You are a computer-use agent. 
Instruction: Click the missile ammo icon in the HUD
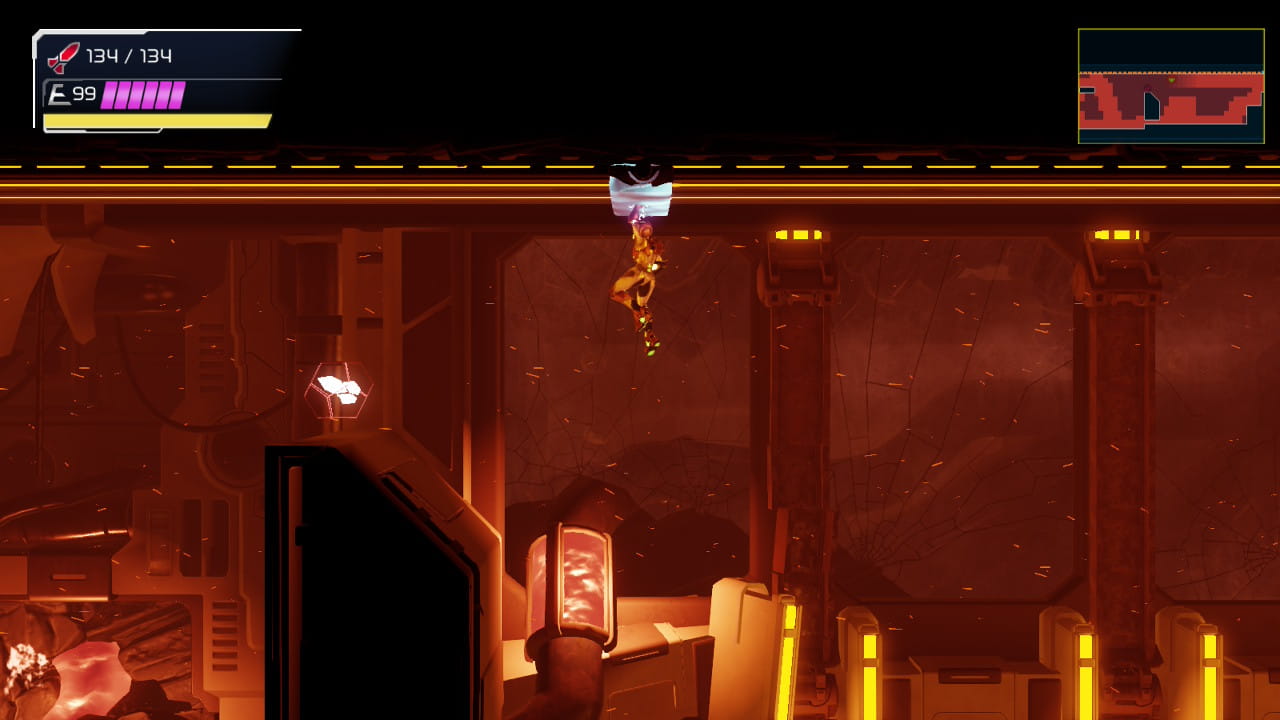coord(60,57)
